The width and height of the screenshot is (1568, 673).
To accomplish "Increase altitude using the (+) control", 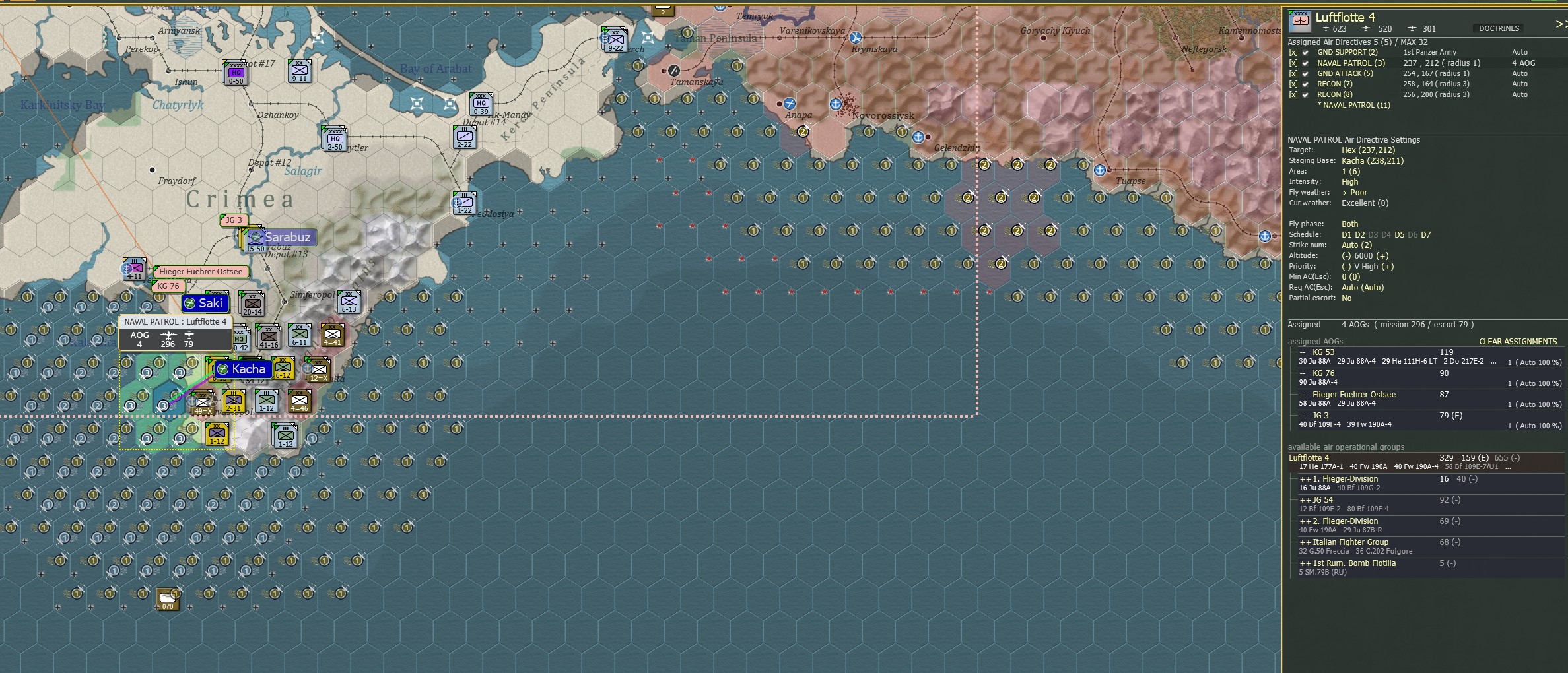I will 1384,255.
